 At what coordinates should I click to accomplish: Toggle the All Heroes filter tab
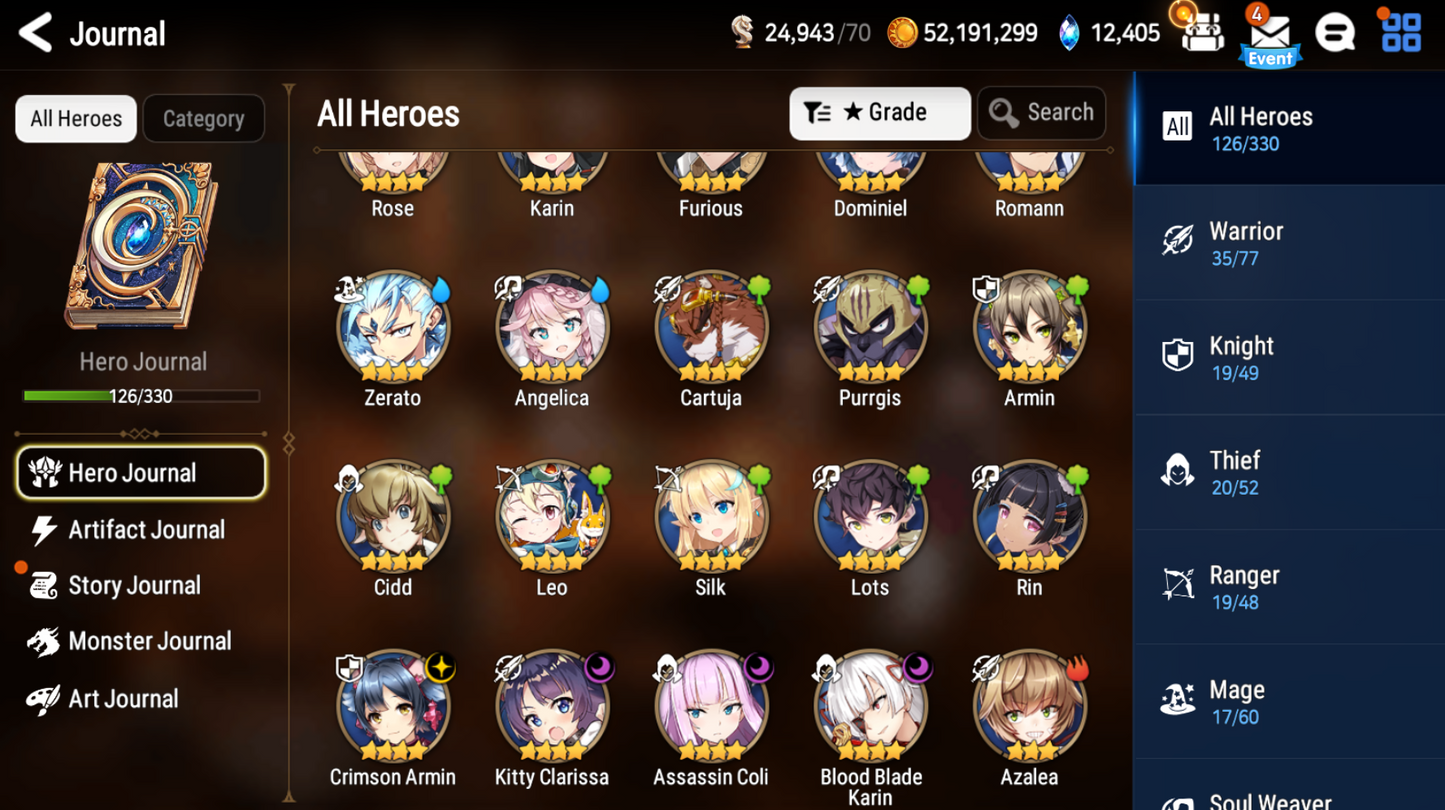click(75, 118)
